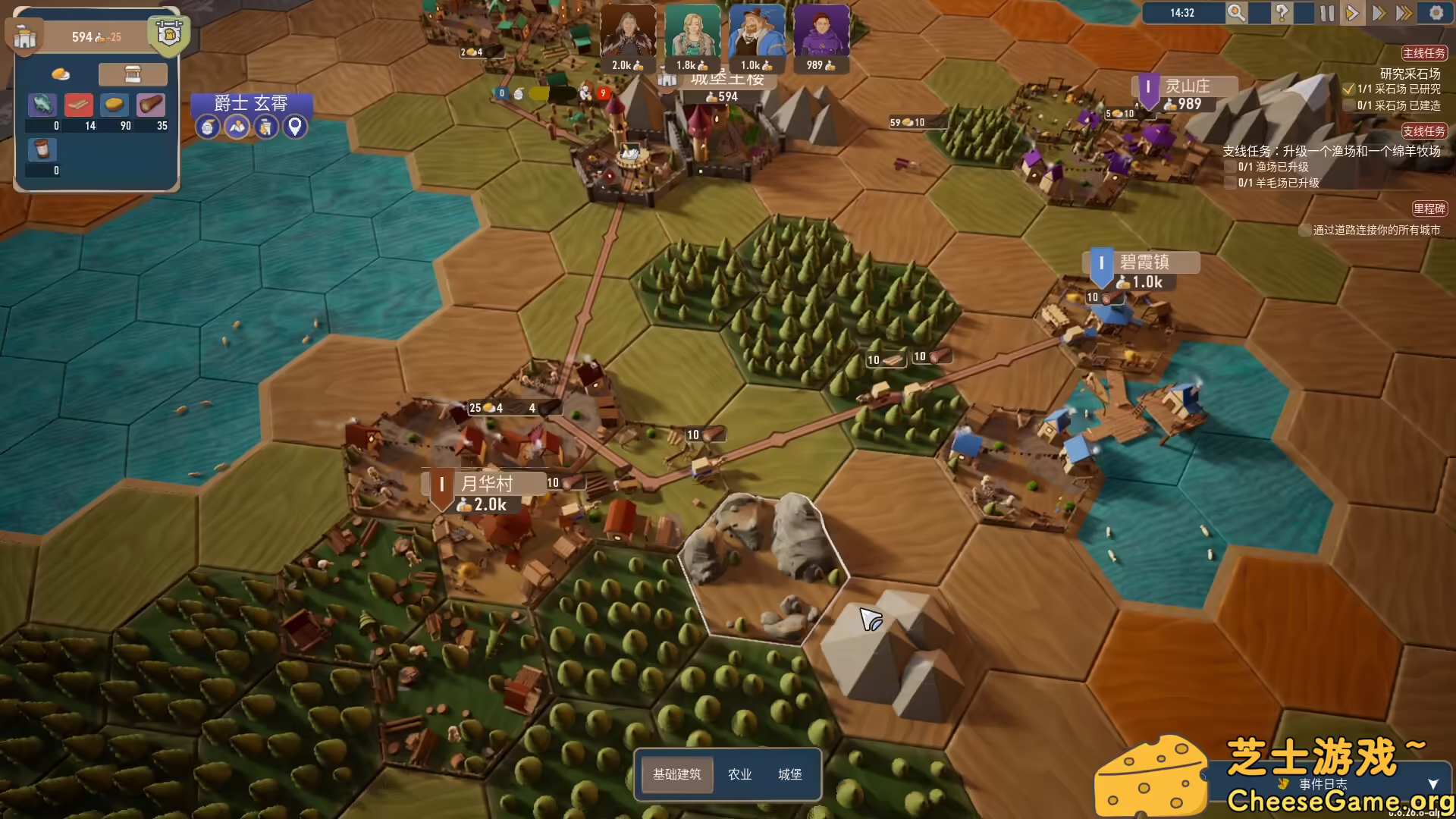Select the 城堡 building category
The height and width of the screenshot is (819, 1456).
(789, 774)
